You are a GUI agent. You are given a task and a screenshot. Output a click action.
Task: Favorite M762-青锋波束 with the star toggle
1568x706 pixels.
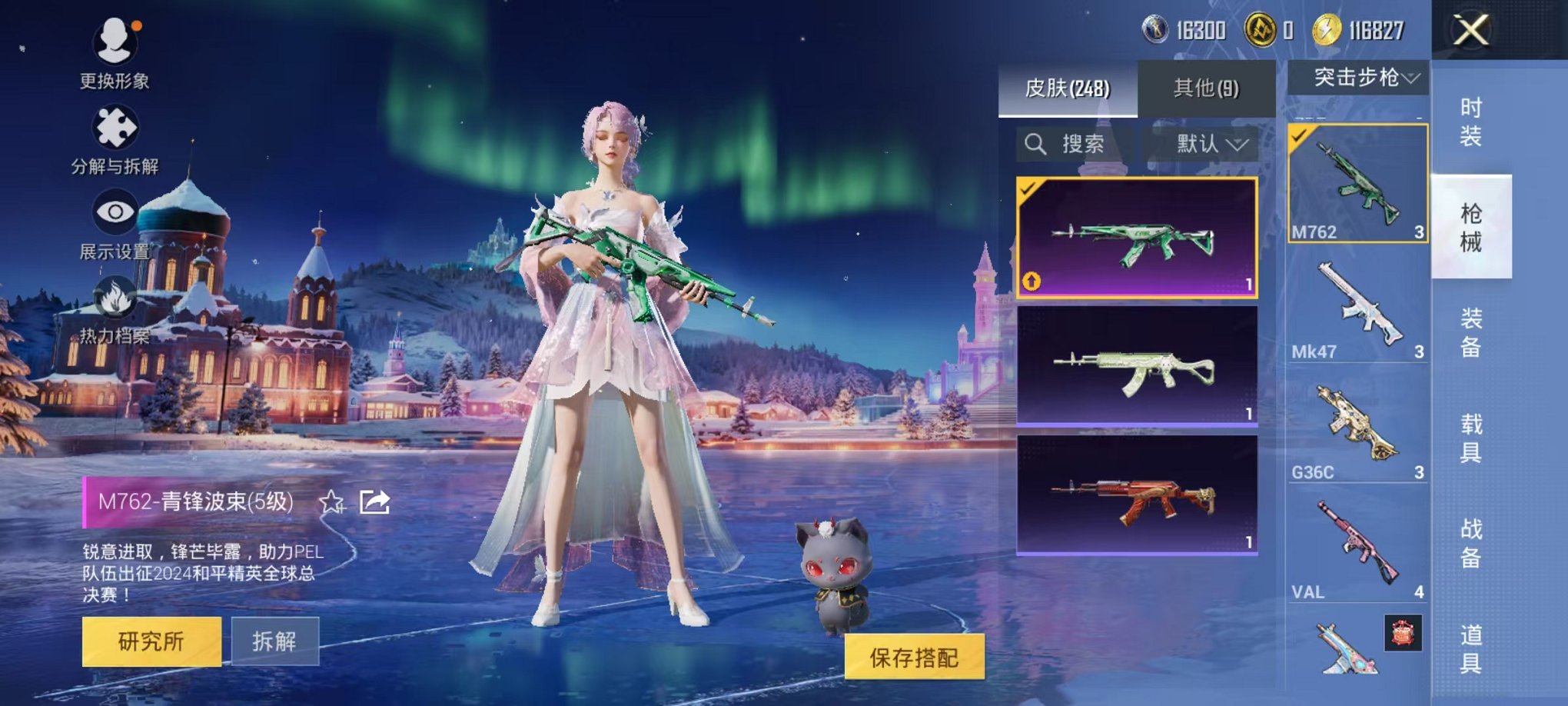click(331, 501)
